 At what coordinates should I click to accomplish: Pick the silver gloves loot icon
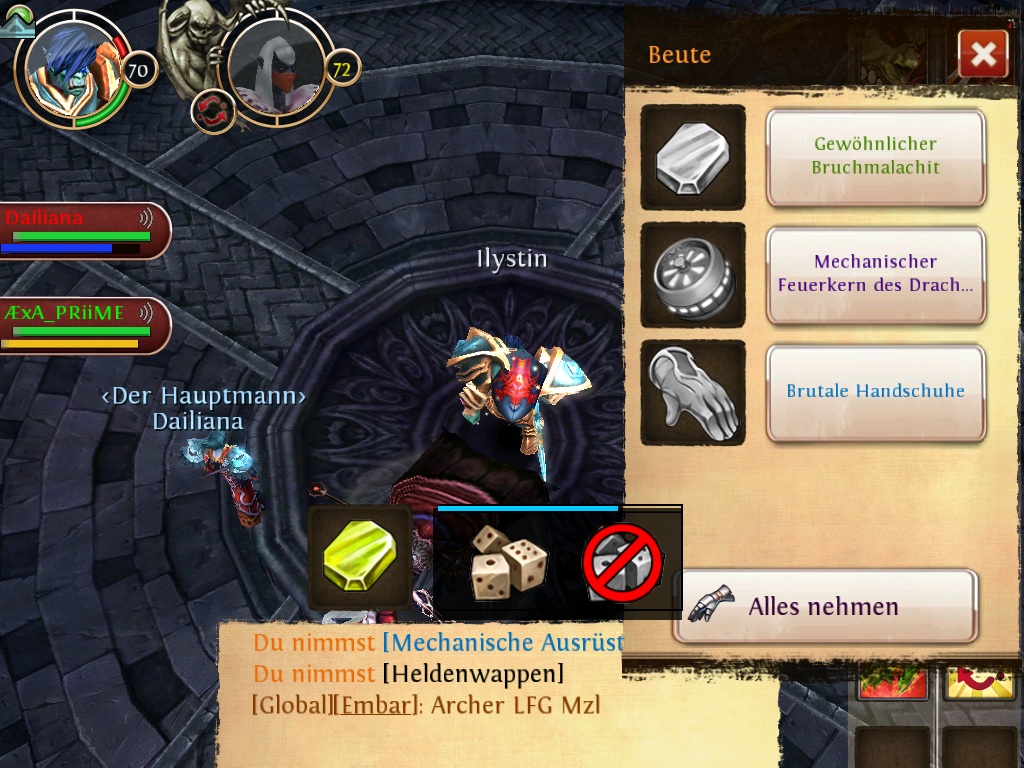(692, 392)
